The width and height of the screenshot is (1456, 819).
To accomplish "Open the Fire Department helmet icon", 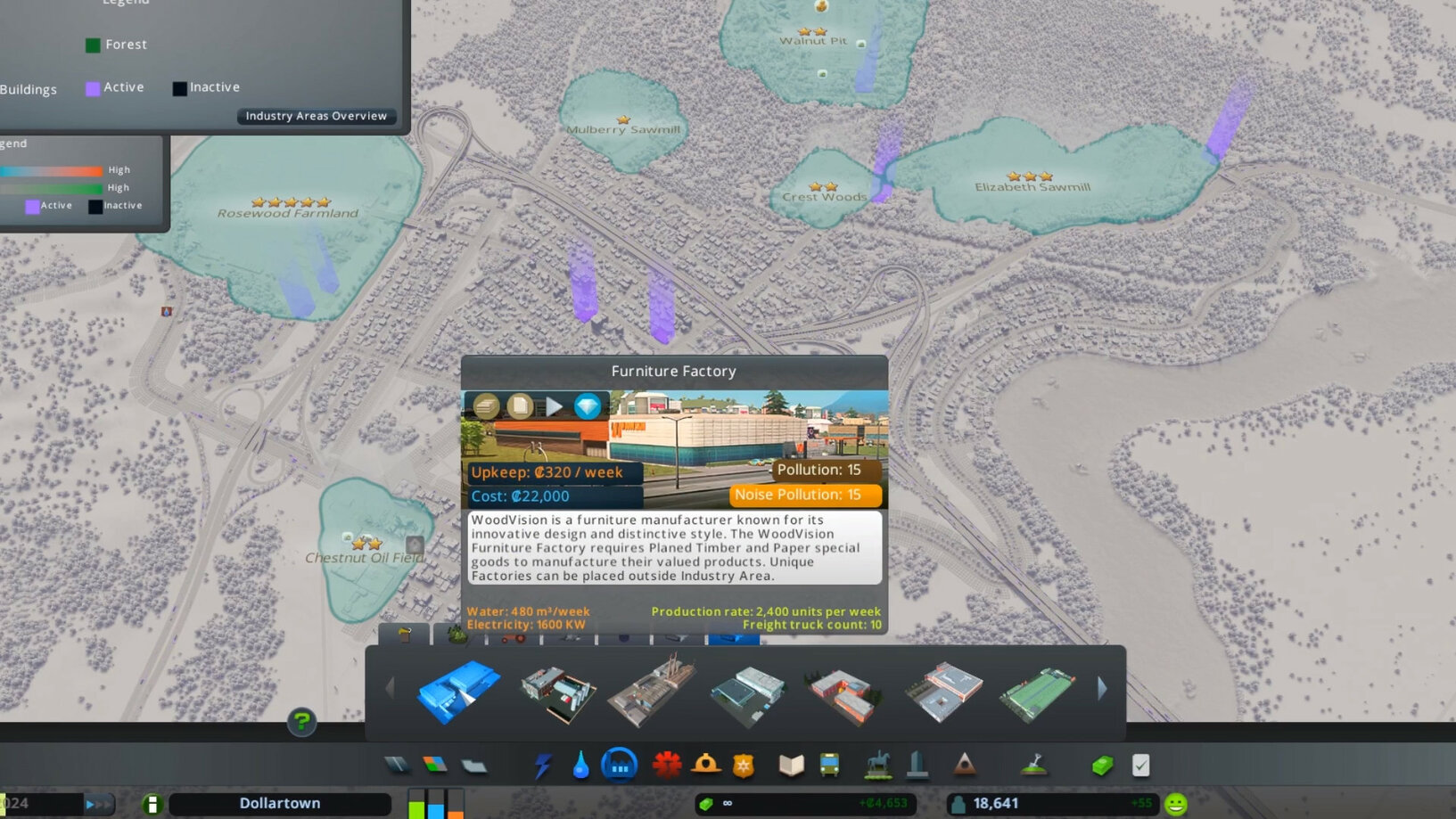I will point(707,764).
